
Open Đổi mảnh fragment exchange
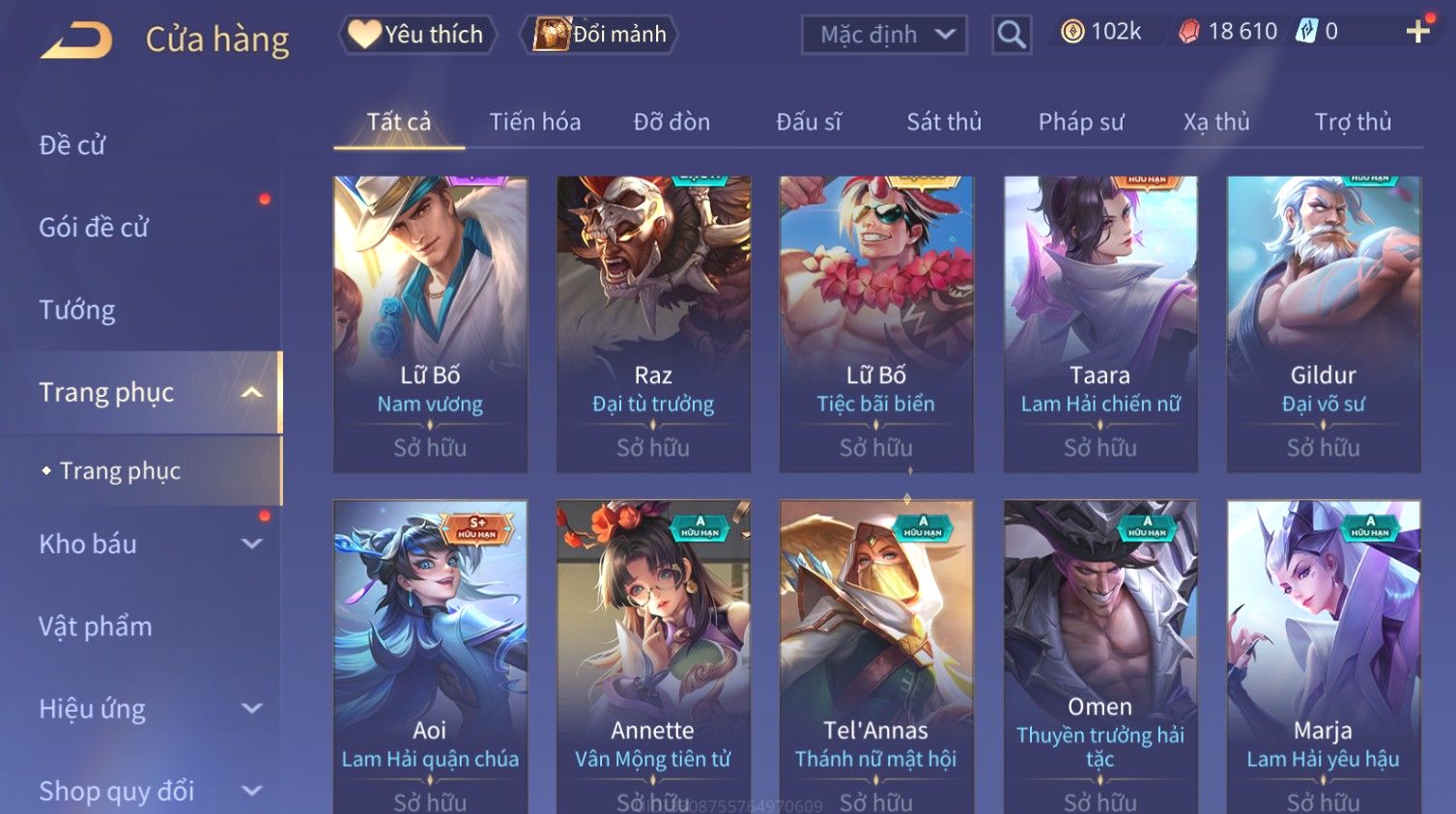600,35
